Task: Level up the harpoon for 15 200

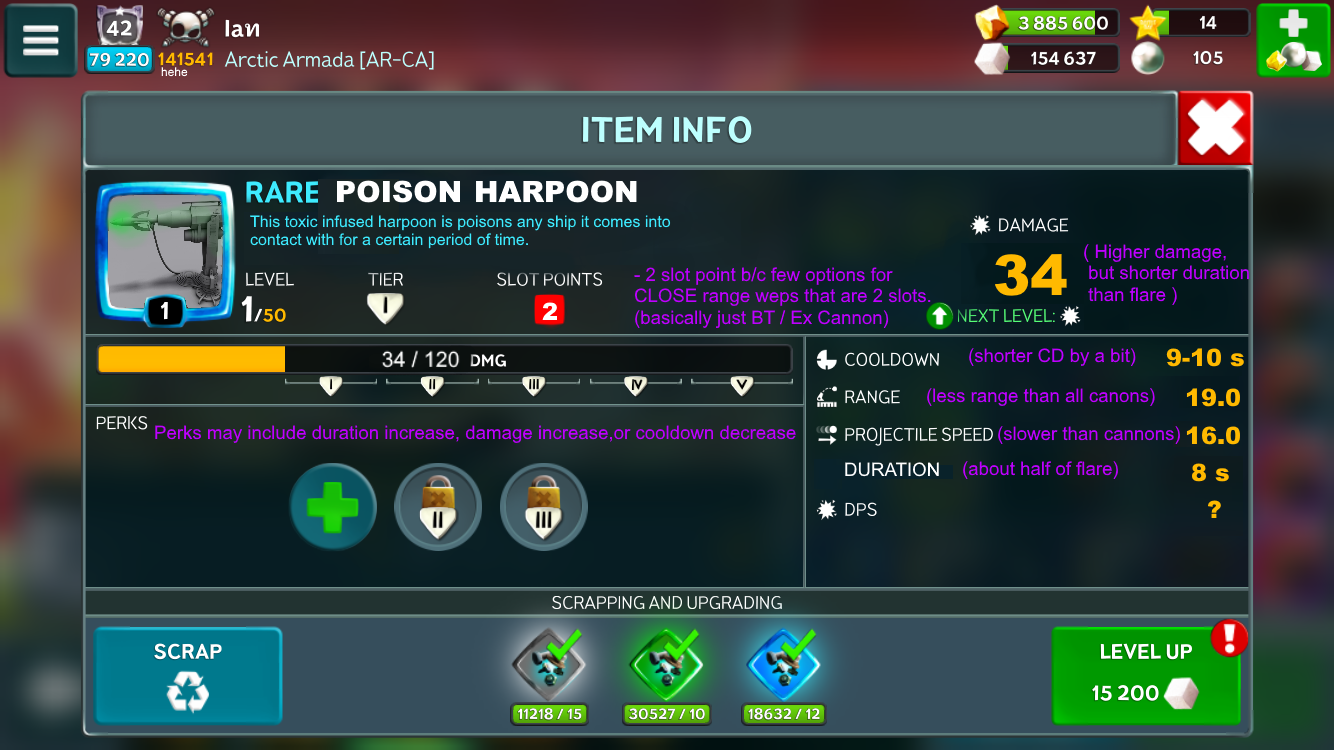Action: click(x=1145, y=675)
